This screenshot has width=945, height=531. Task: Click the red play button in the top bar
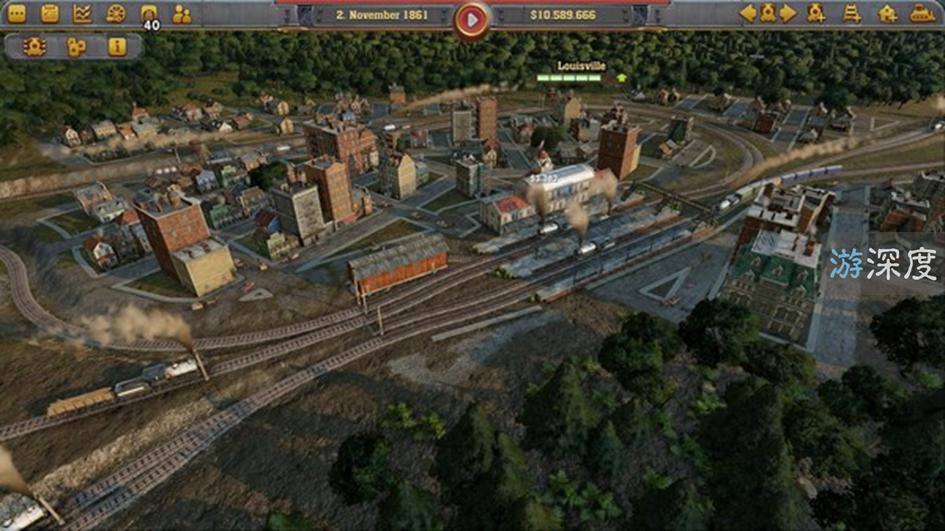click(473, 18)
